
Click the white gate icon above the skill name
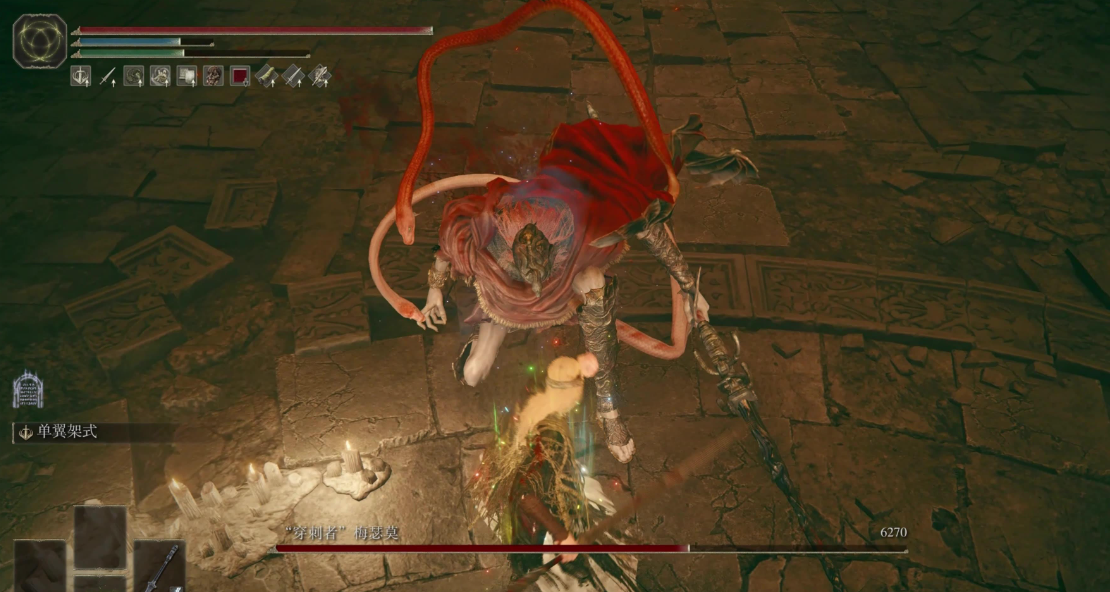click(x=28, y=389)
